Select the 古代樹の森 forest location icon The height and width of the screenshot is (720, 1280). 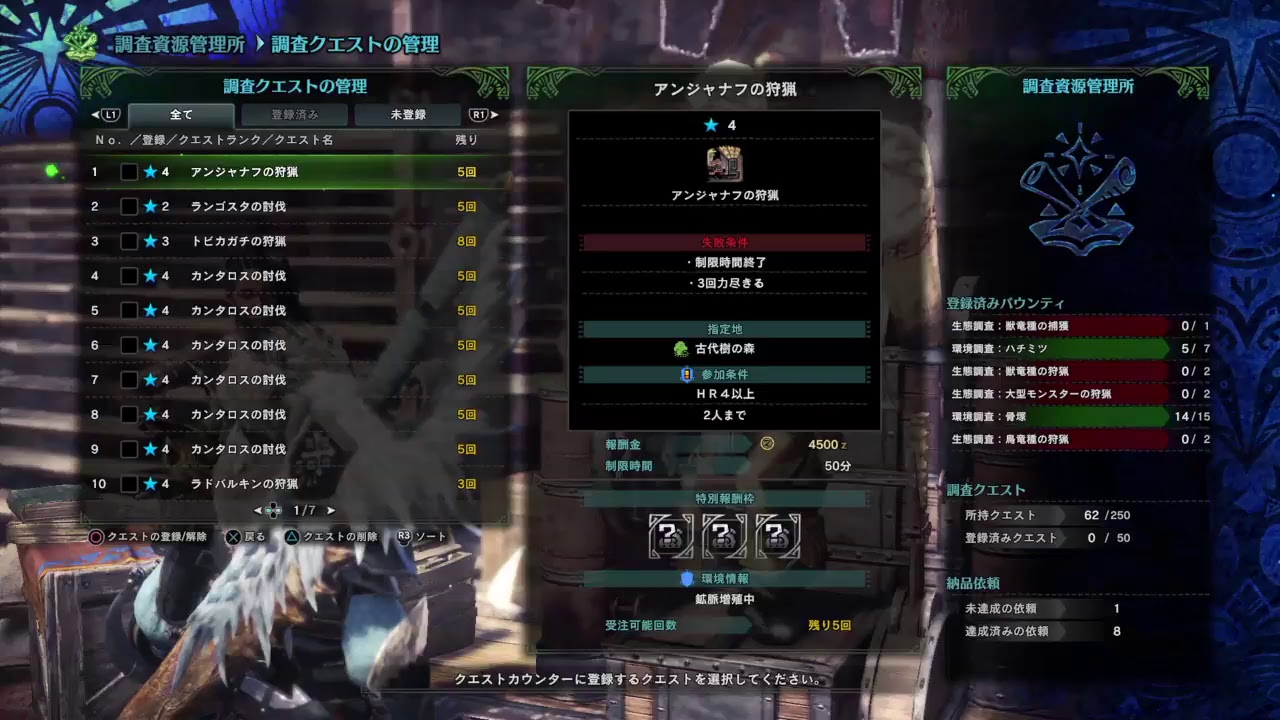click(x=680, y=348)
